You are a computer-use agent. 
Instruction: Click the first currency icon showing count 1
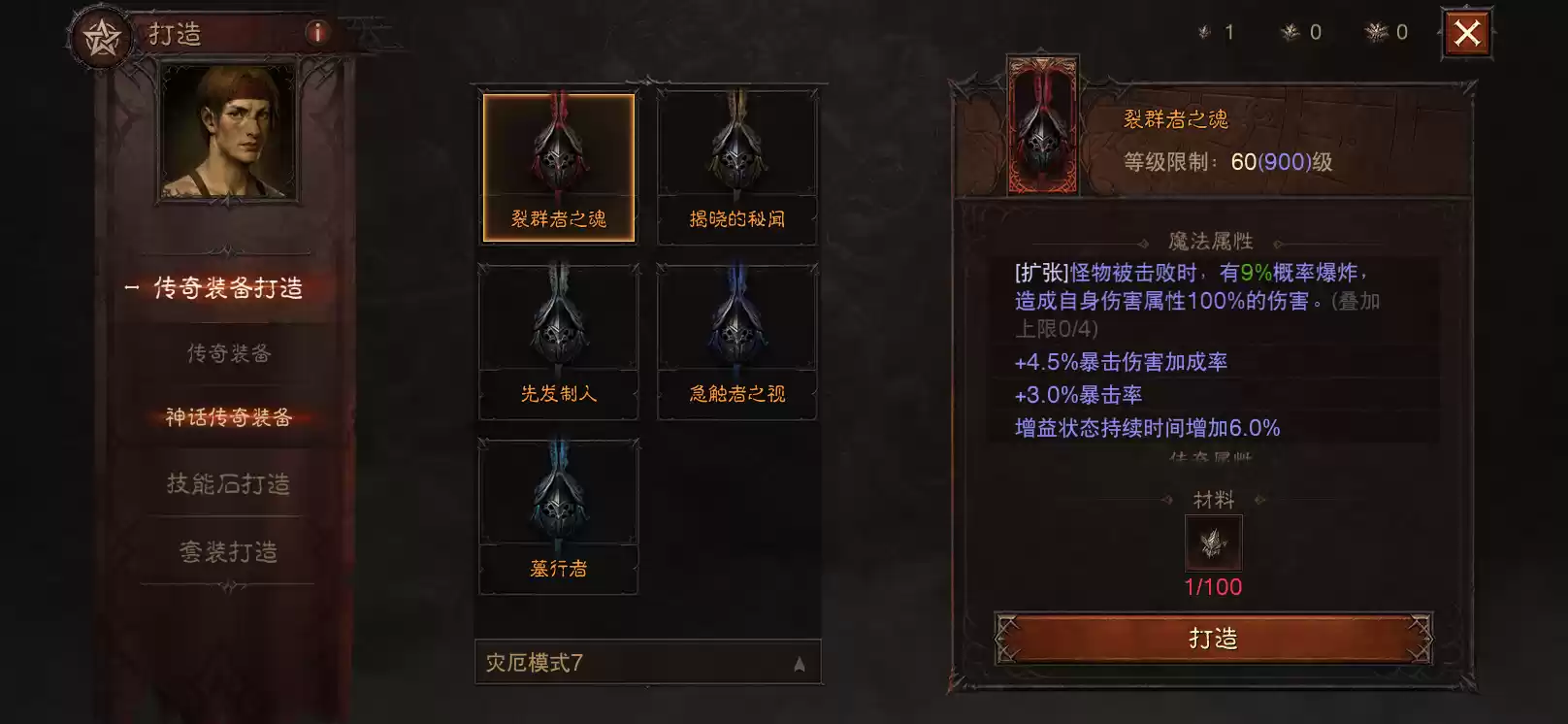pyautogui.click(x=1205, y=32)
